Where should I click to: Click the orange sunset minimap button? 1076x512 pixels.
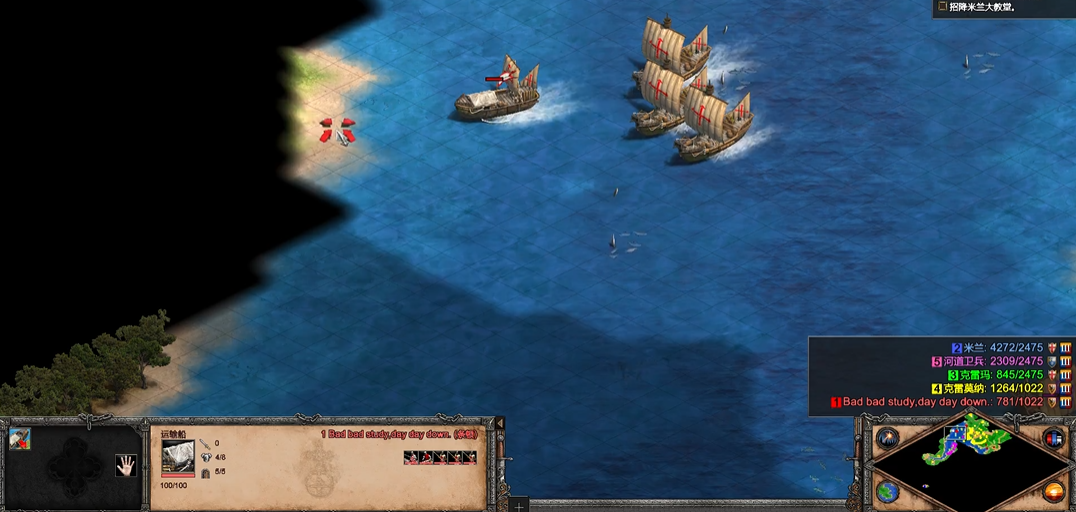click(x=1053, y=492)
